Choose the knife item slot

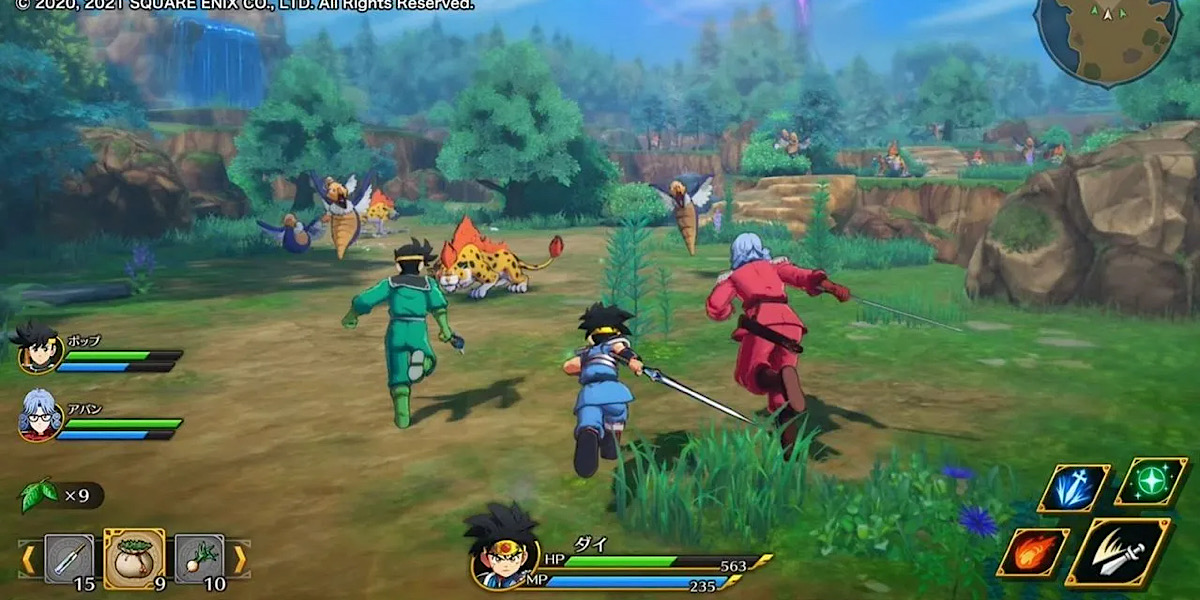tap(69, 558)
